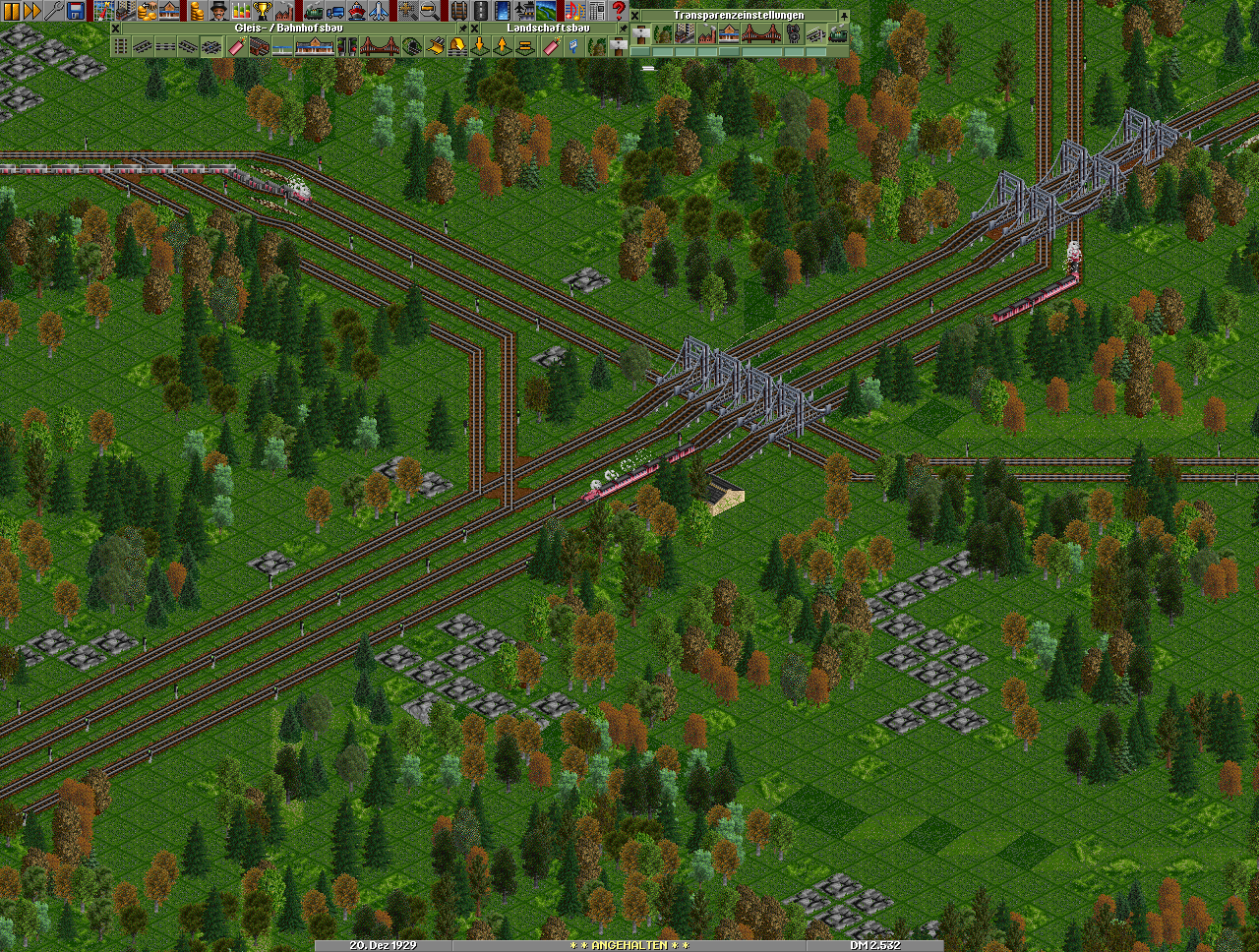This screenshot has width=1259, height=952.
Task: Toggle fast forward mode
Action: coord(32,11)
